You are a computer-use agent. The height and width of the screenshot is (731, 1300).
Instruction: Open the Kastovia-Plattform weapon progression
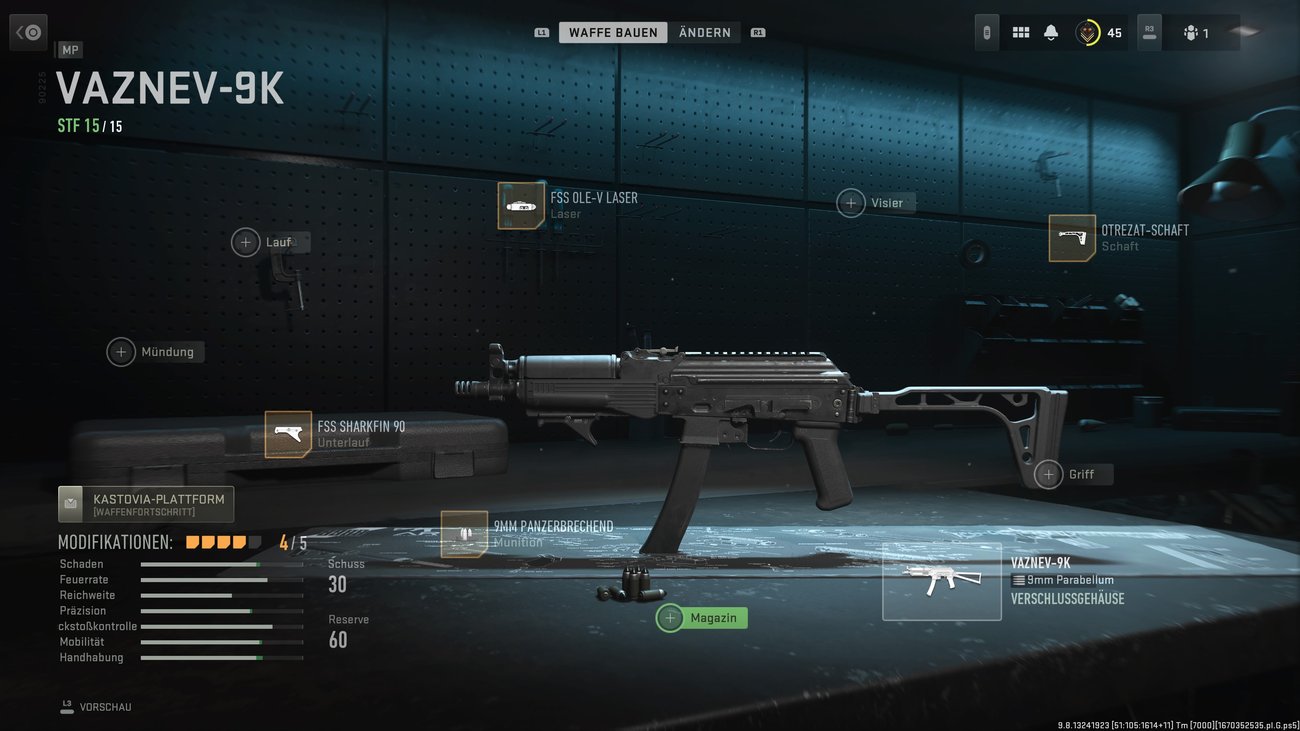[146, 504]
